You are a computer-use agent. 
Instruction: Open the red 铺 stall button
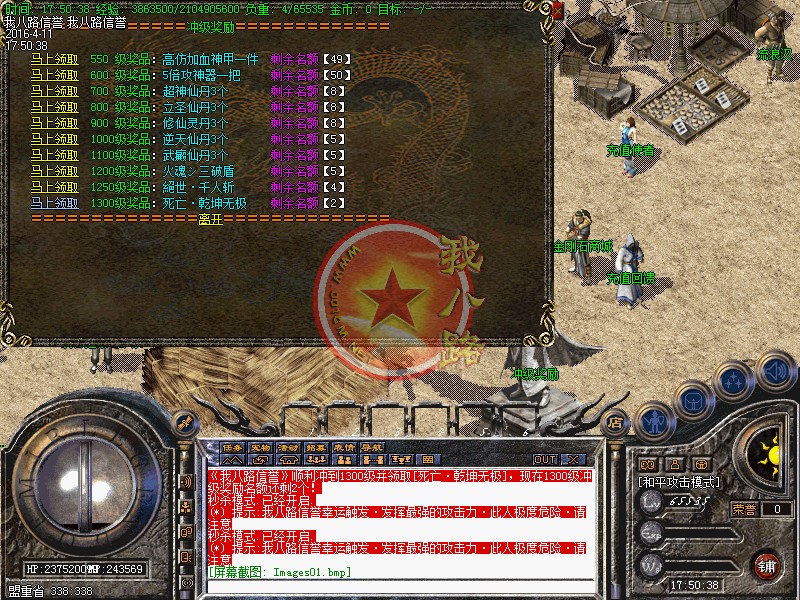point(766,564)
